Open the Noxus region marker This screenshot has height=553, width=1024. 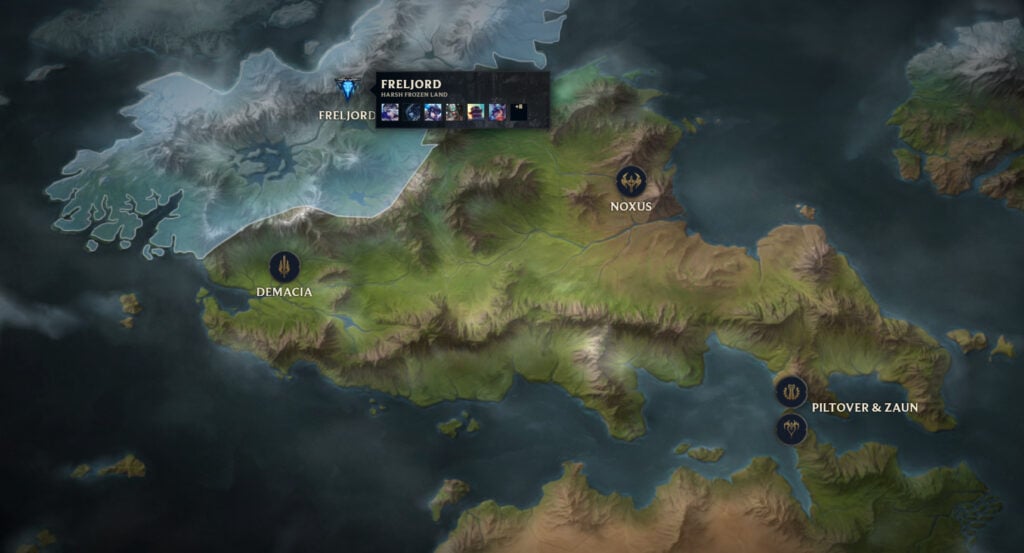[x=631, y=182]
